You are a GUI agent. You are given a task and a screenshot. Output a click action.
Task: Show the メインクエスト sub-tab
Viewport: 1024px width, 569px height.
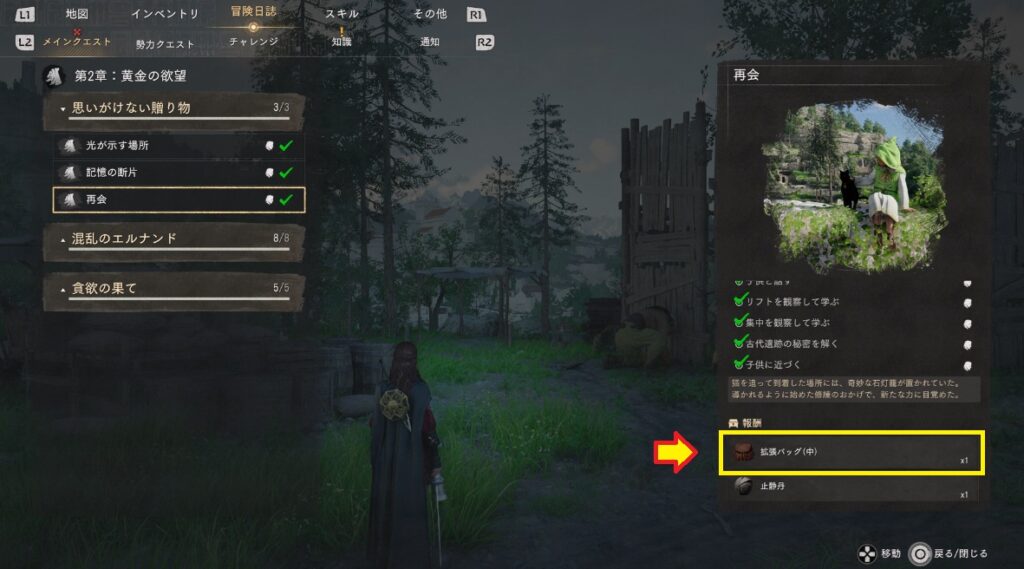tap(77, 43)
